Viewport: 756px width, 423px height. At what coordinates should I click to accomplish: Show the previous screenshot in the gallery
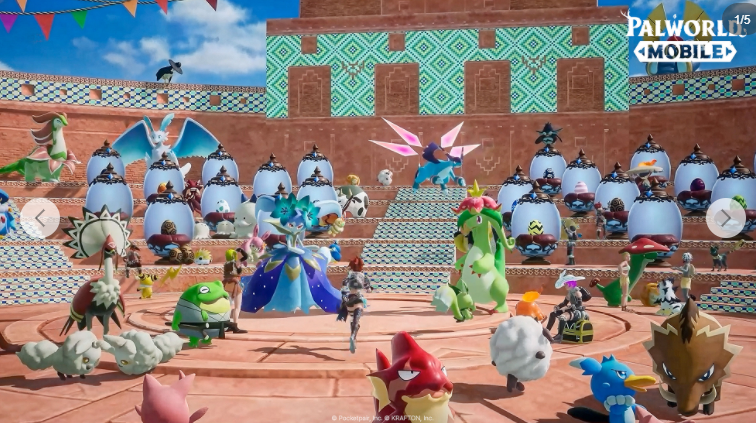tap(40, 218)
